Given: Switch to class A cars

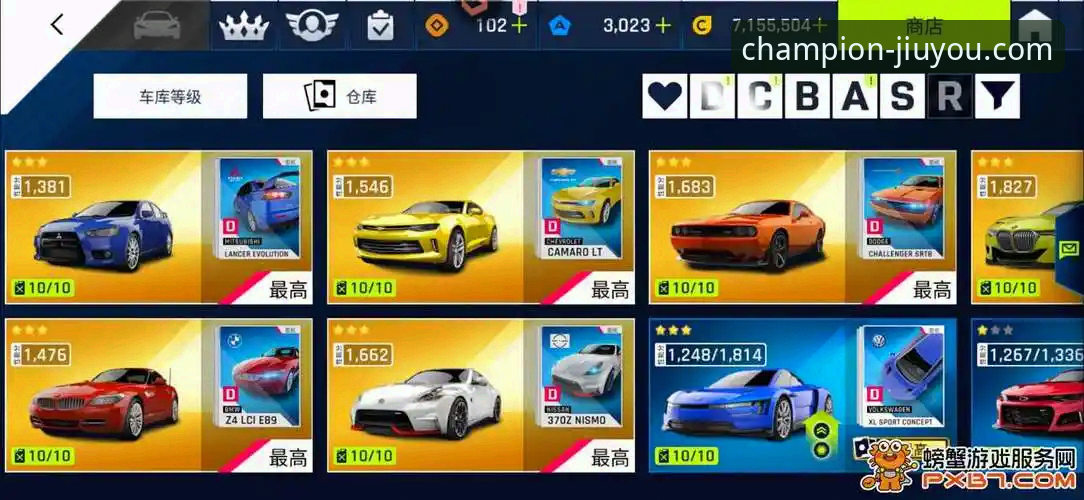Looking at the screenshot, I should click(x=855, y=97).
